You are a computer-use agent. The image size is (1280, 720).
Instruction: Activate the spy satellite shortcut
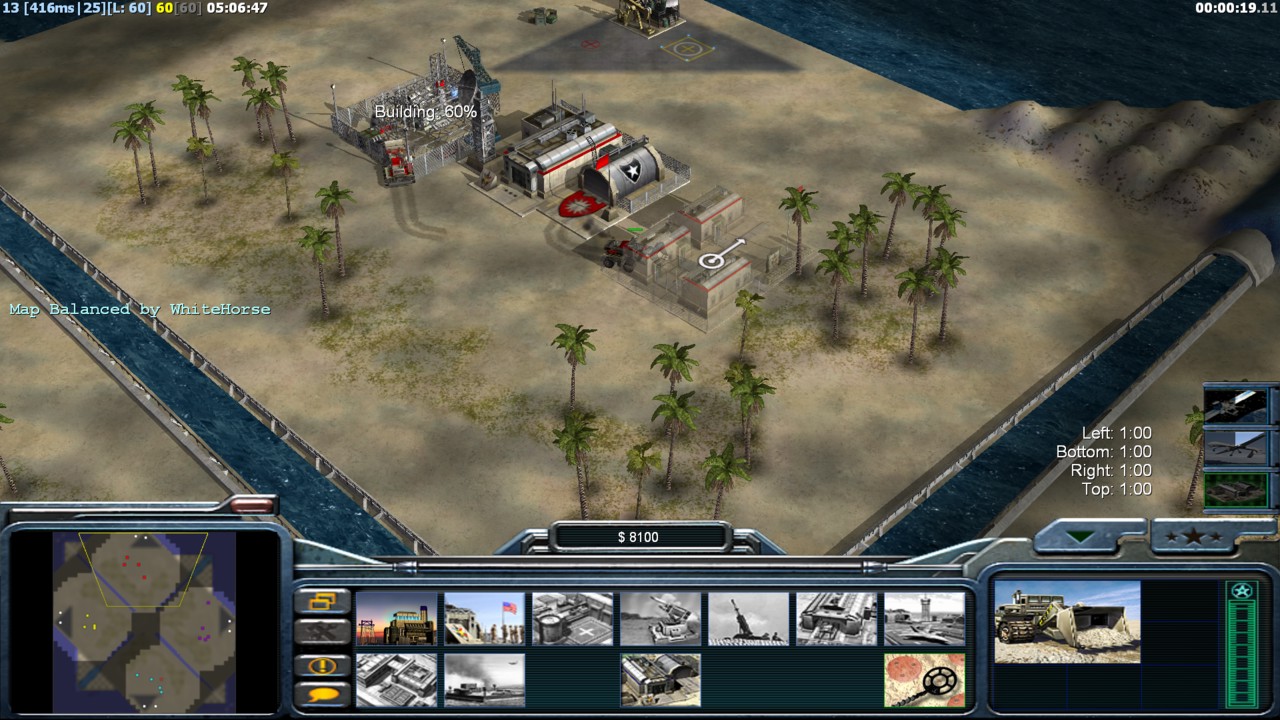[x=1236, y=406]
